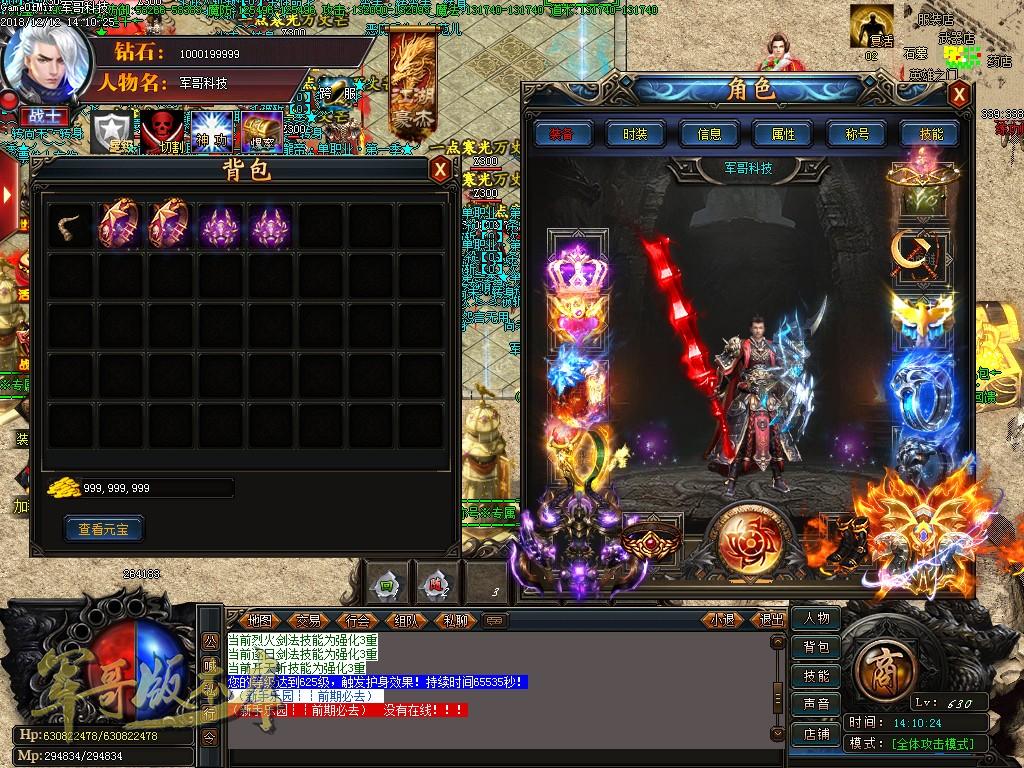1024x768 pixels.
Task: Open the 地图 map from chat bar
Action: [260, 620]
